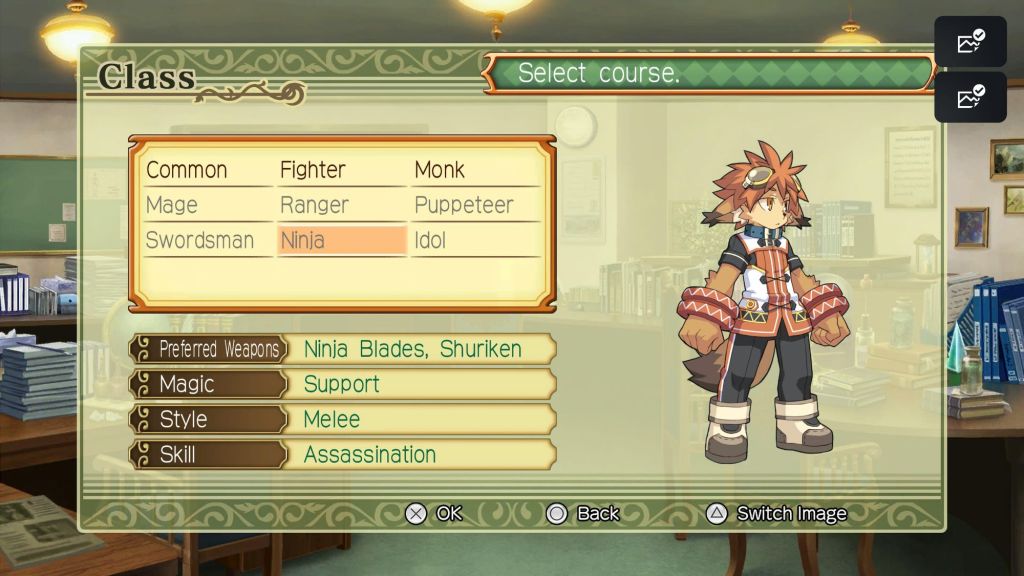Viewport: 1024px width, 576px height.
Task: Select the Mage class entry
Action: [x=172, y=205]
